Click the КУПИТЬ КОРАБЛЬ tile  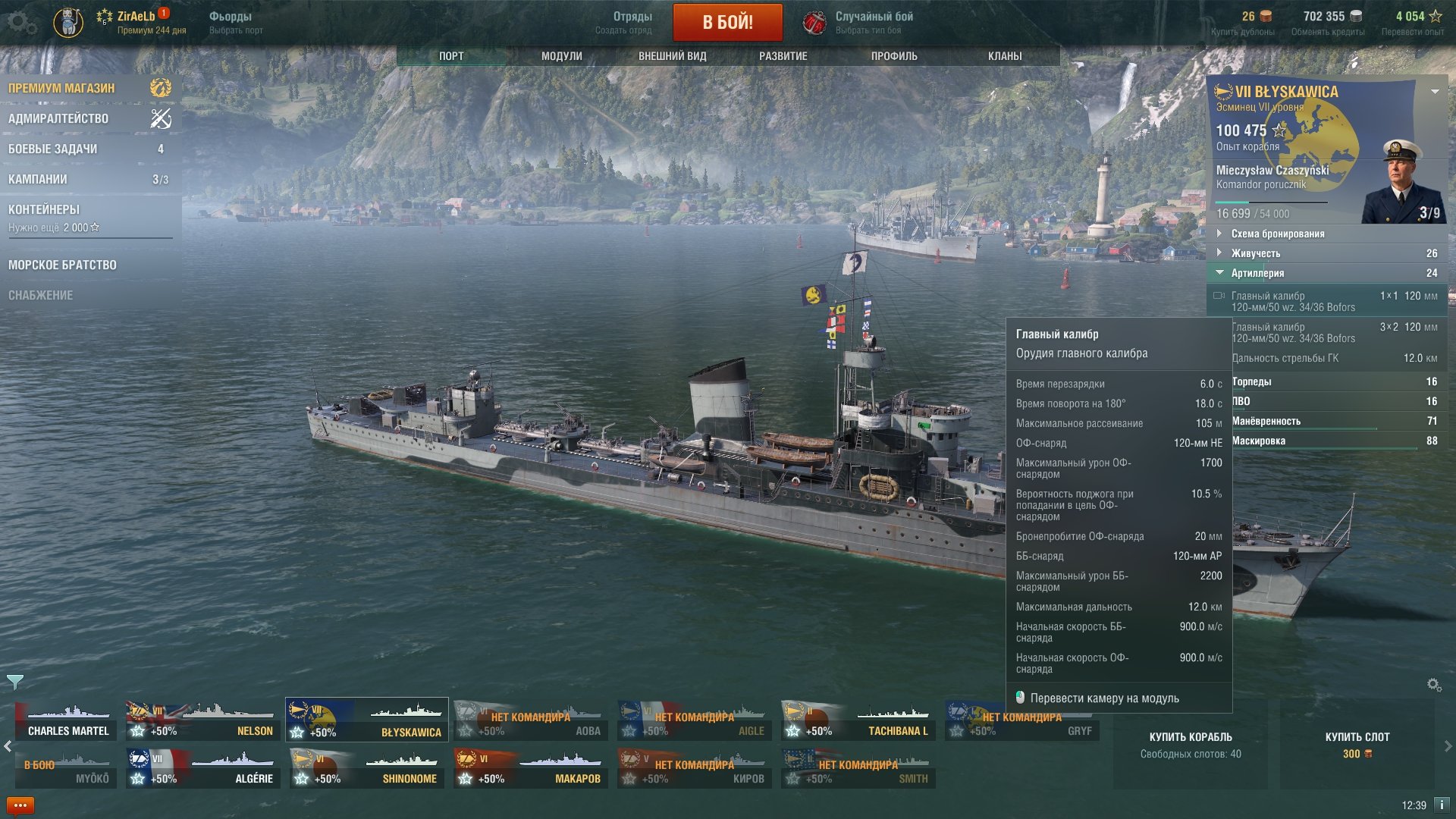pos(1190,744)
